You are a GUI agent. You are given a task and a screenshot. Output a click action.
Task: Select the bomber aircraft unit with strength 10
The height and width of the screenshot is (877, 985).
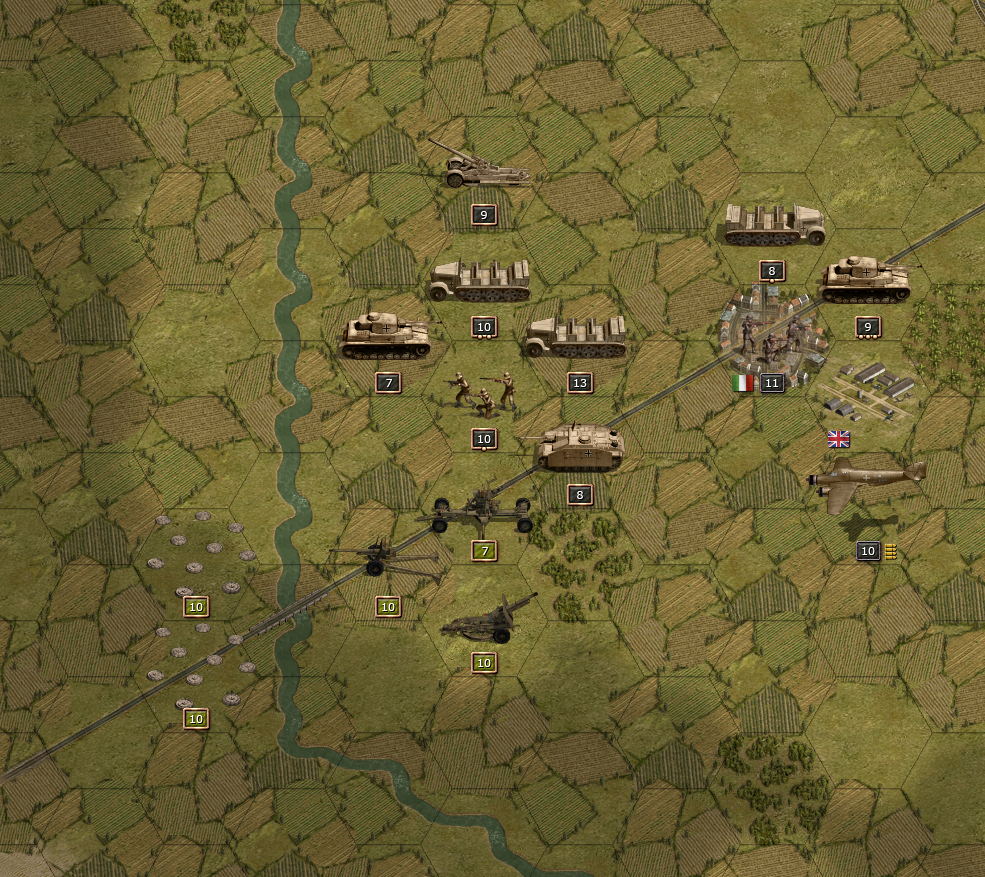tap(866, 485)
